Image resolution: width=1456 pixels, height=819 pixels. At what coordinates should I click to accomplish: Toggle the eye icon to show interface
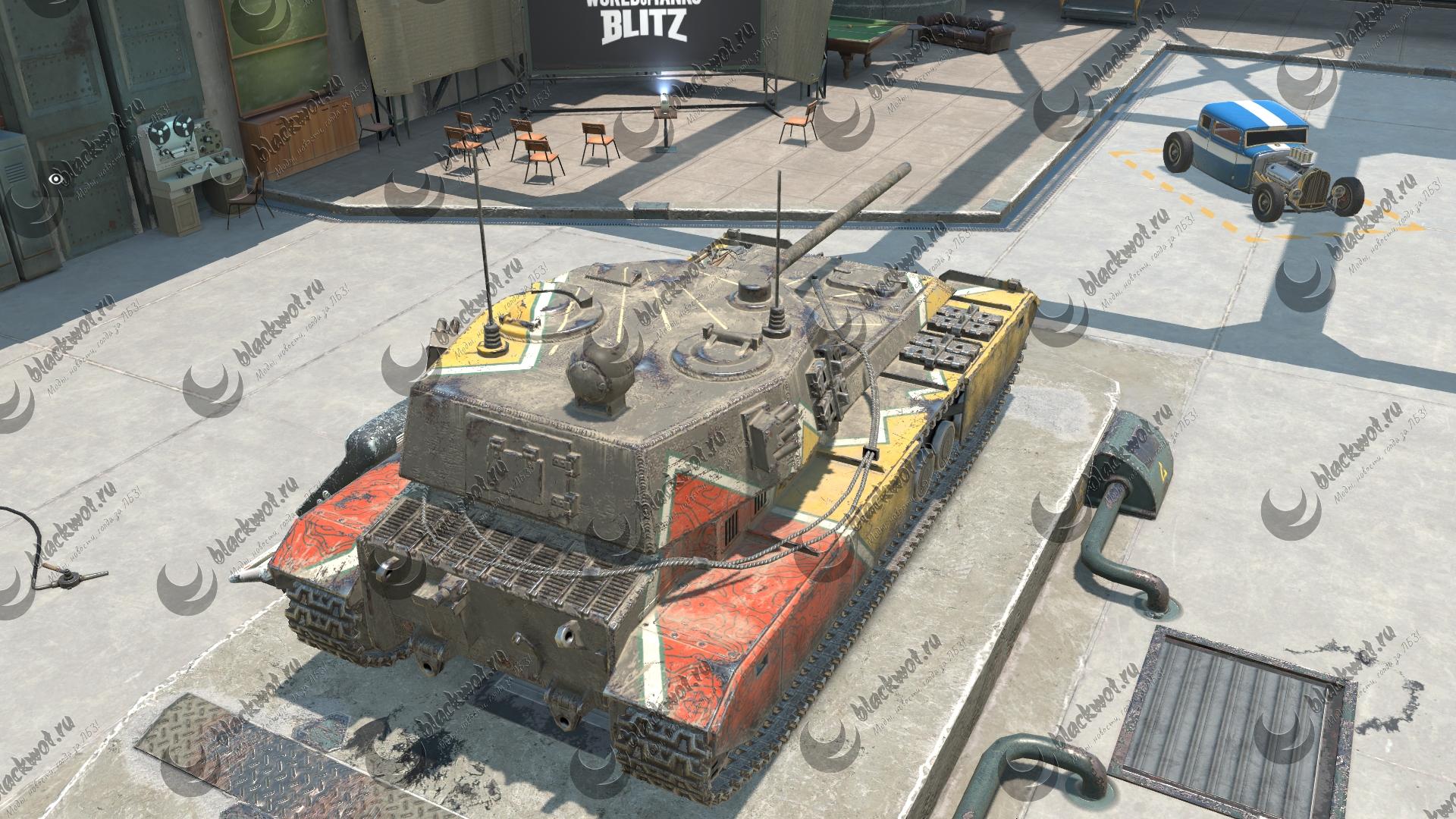pyautogui.click(x=55, y=179)
